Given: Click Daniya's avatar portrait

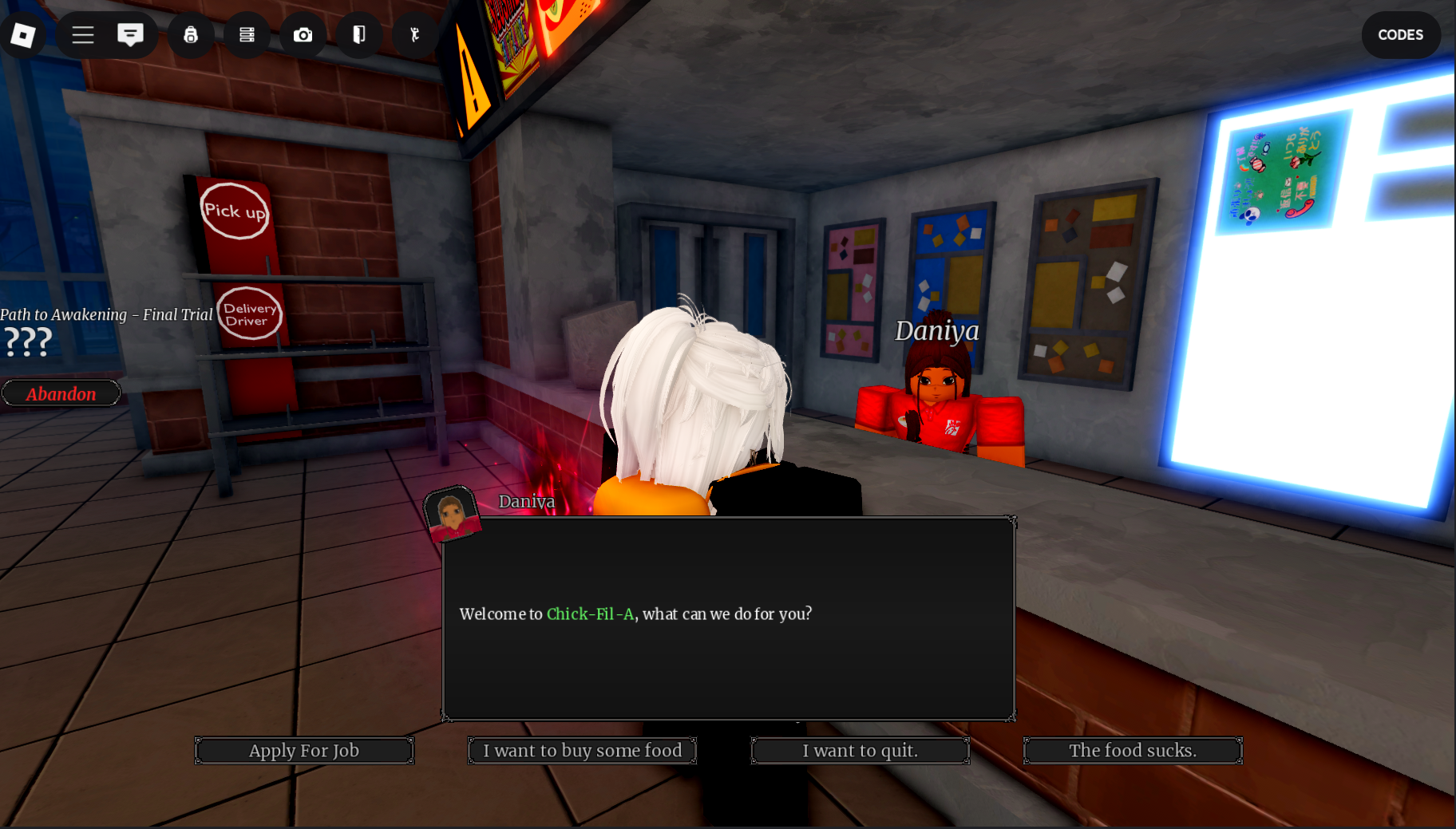Looking at the screenshot, I should coord(453,517).
